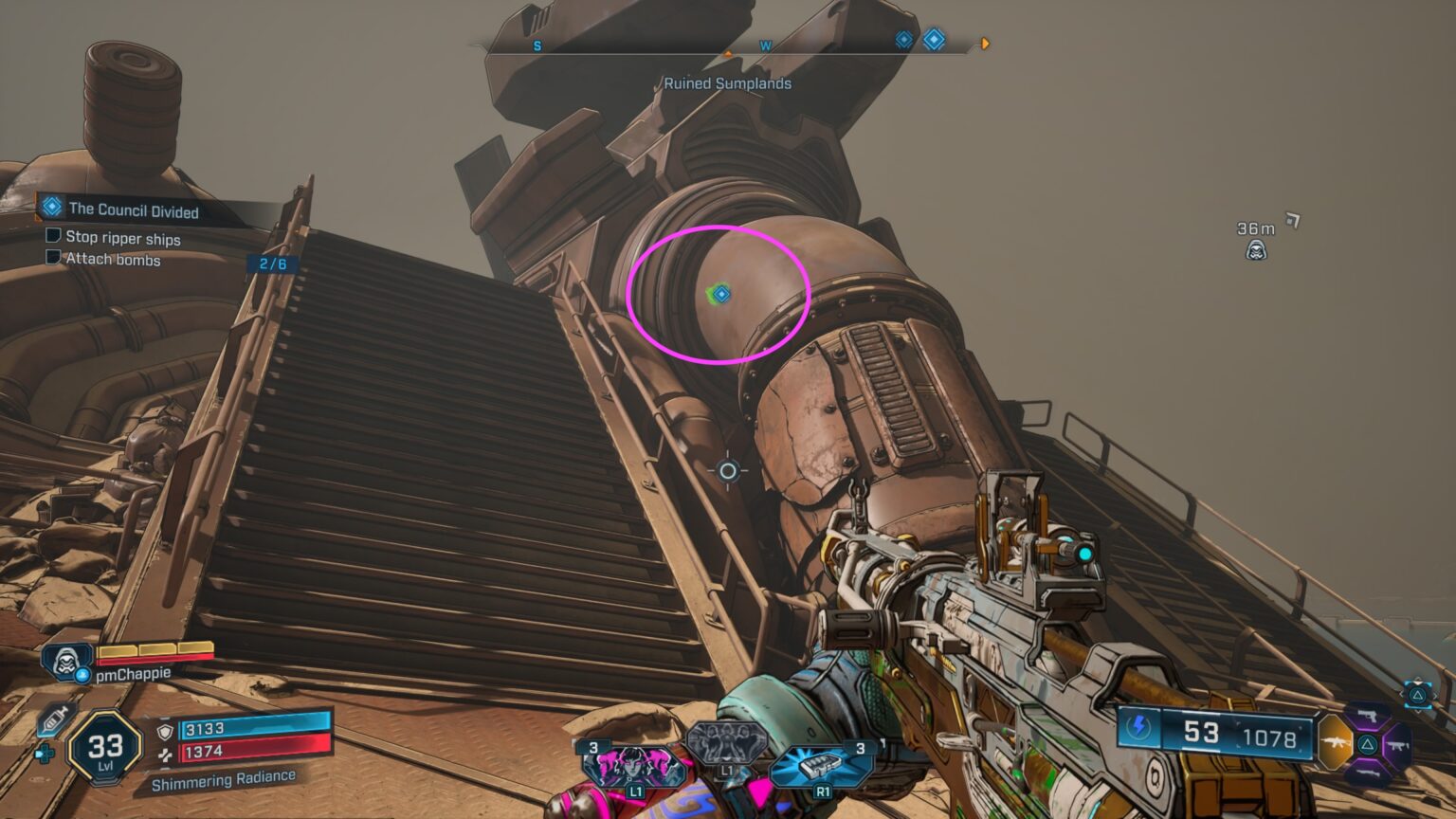This screenshot has height=819, width=1456.
Task: Click the L1 label under the squad skill icon
Action: [727, 771]
